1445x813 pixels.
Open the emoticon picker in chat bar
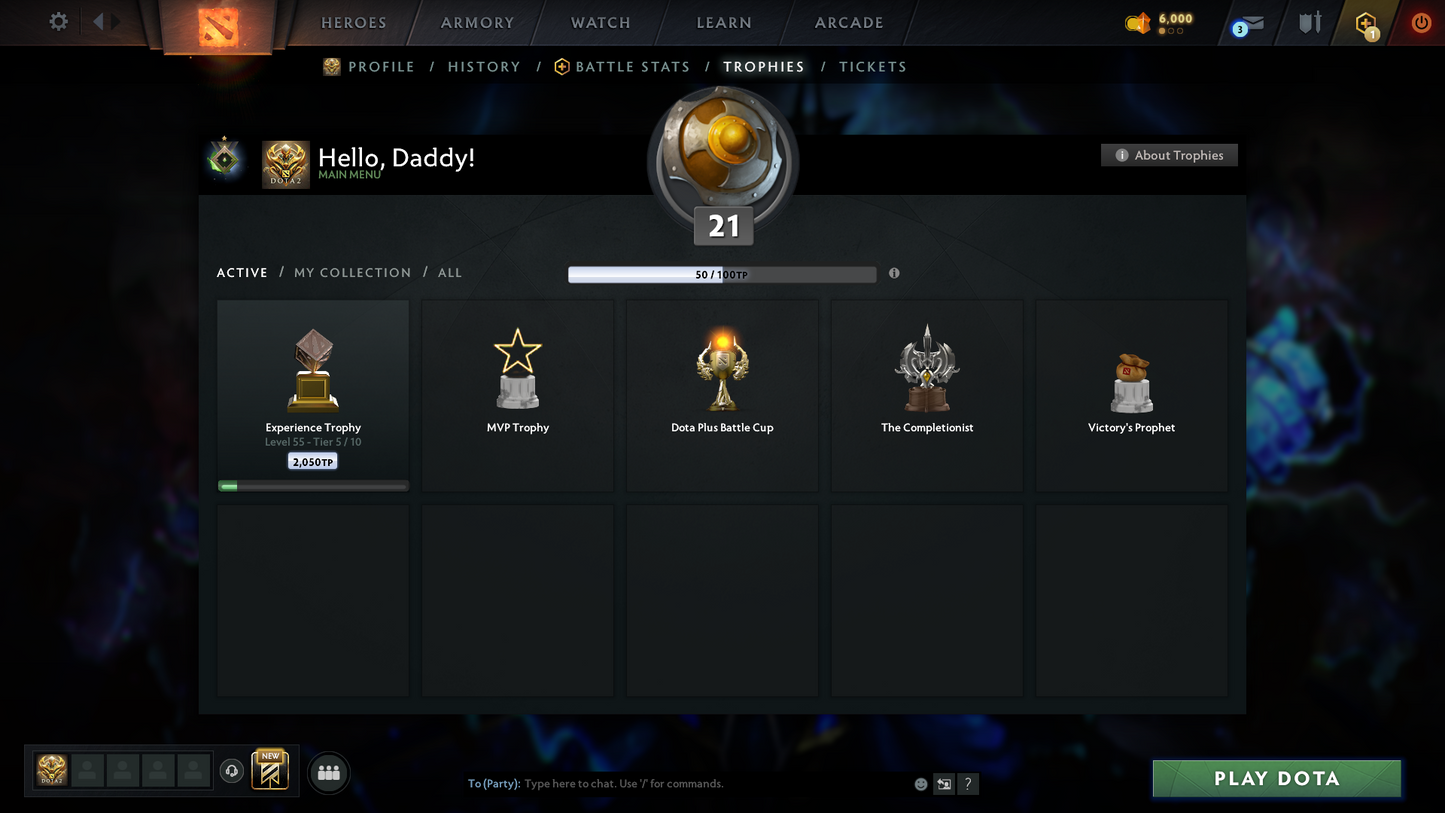(920, 784)
